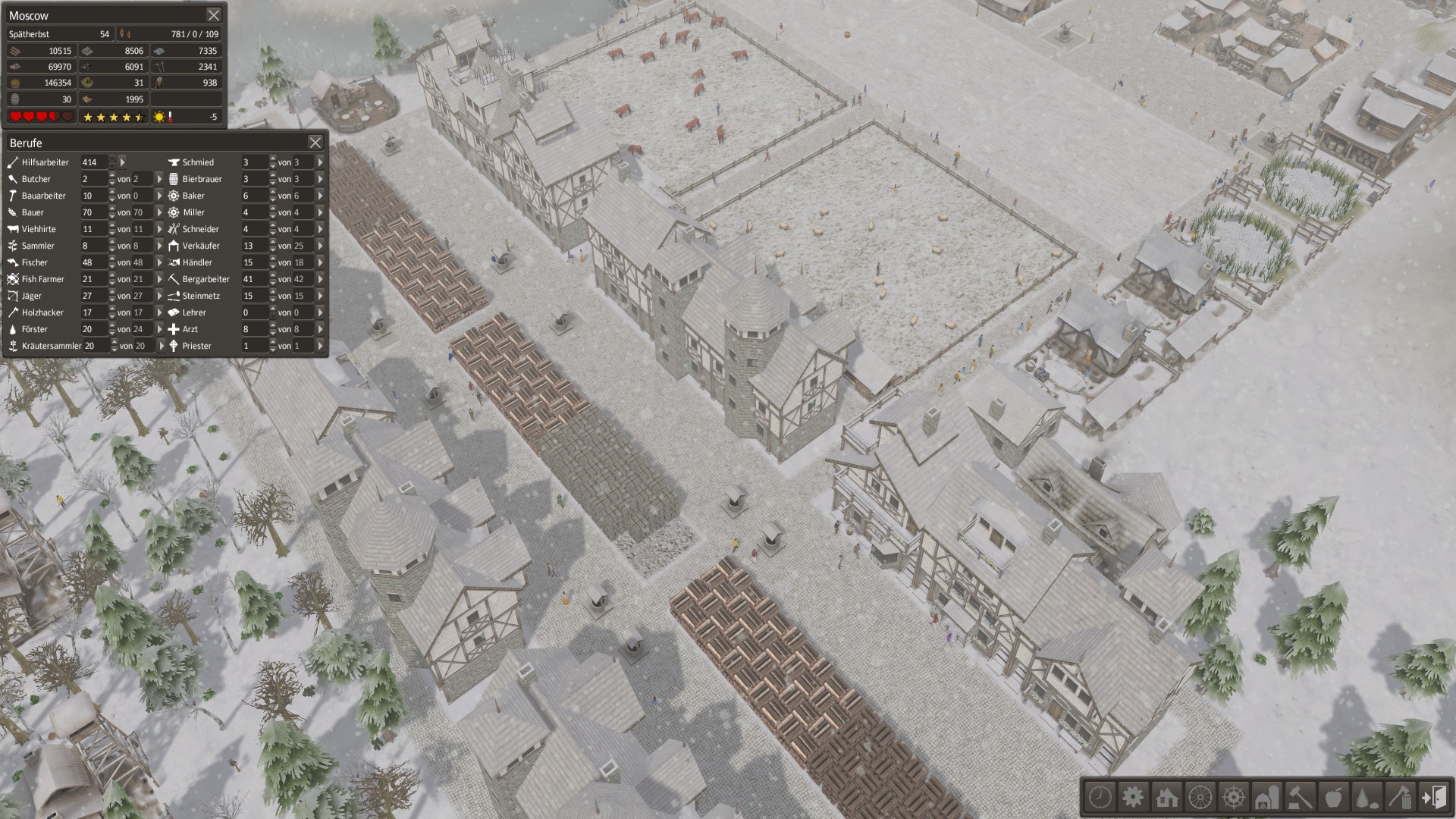
Task: Decrease the Fischer worker count
Action: pyautogui.click(x=112, y=266)
